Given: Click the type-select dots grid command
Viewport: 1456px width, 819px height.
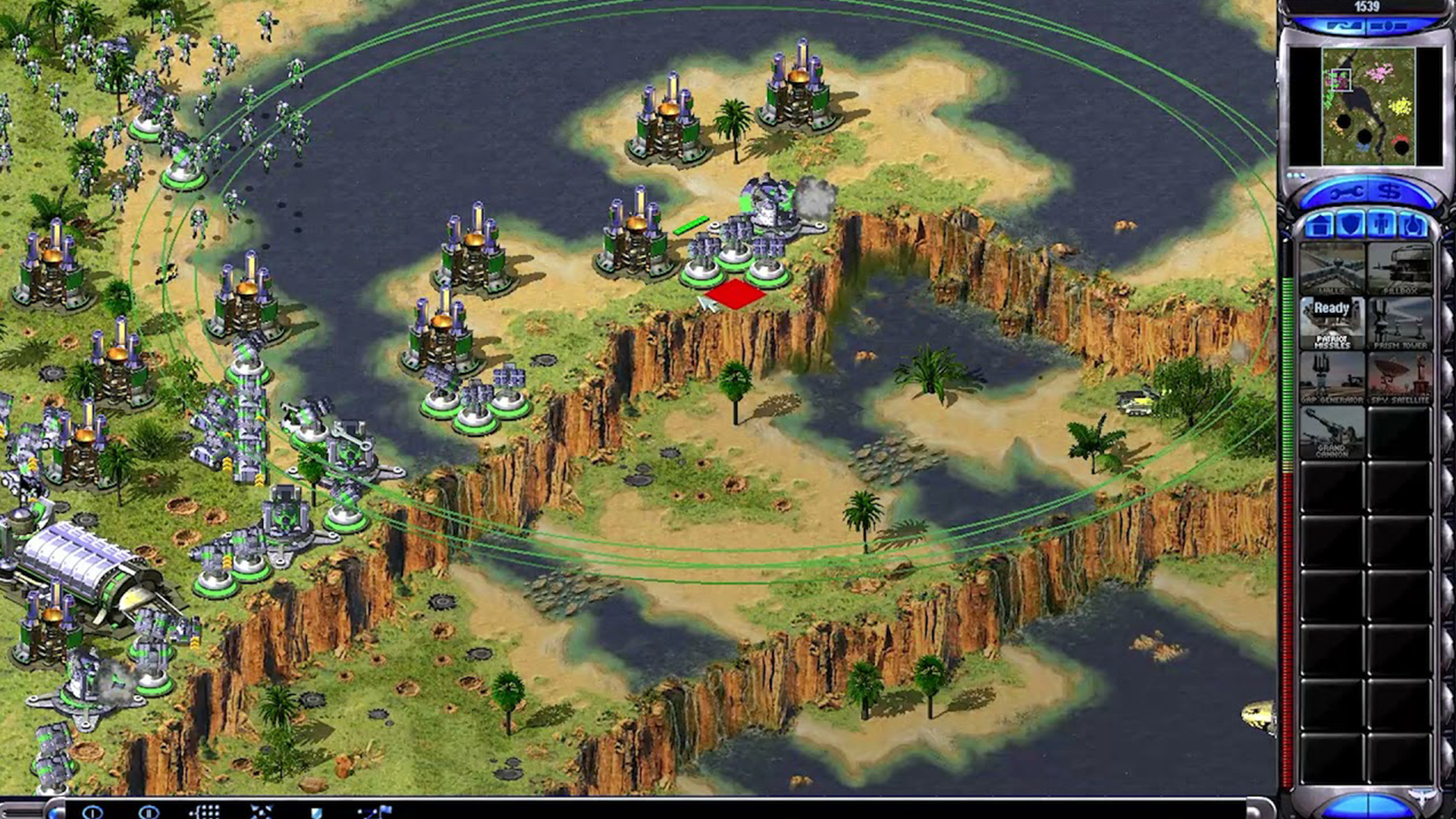Looking at the screenshot, I should (205, 812).
